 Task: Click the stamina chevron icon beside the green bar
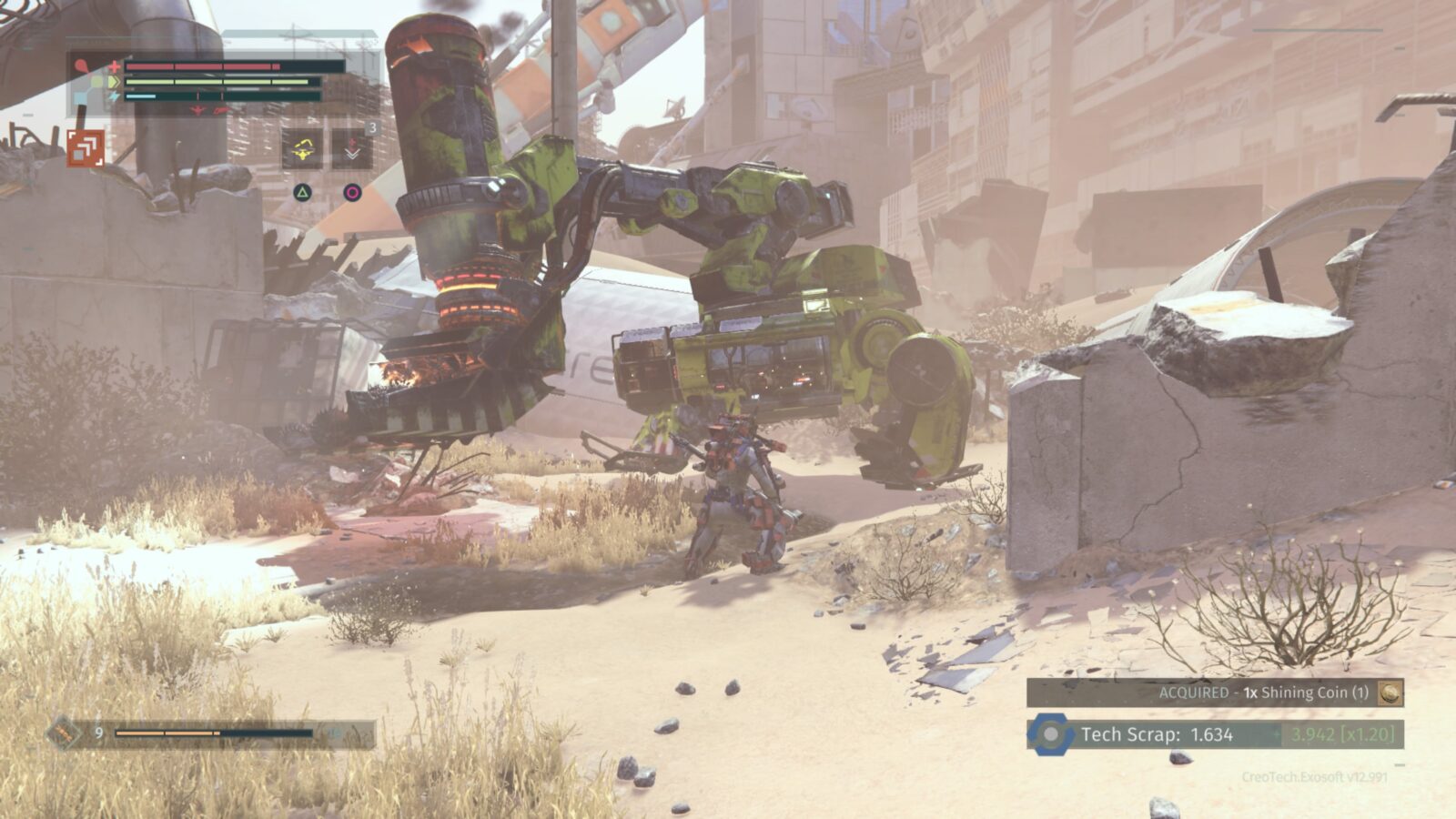point(114,82)
